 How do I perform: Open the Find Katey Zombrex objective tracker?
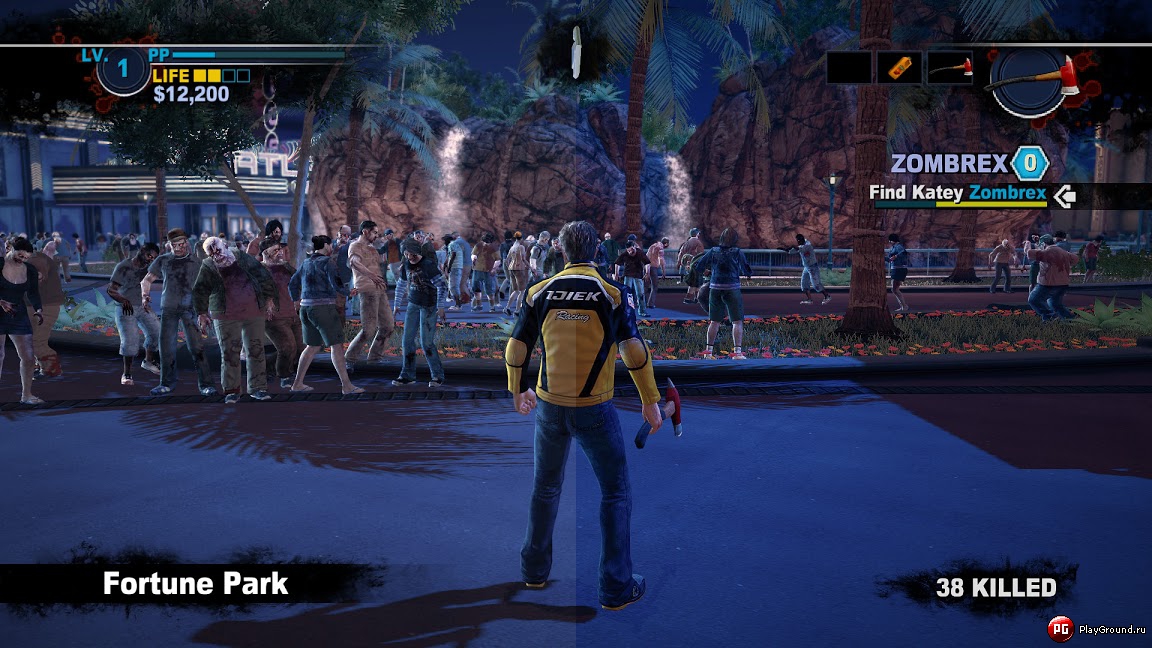pos(958,193)
